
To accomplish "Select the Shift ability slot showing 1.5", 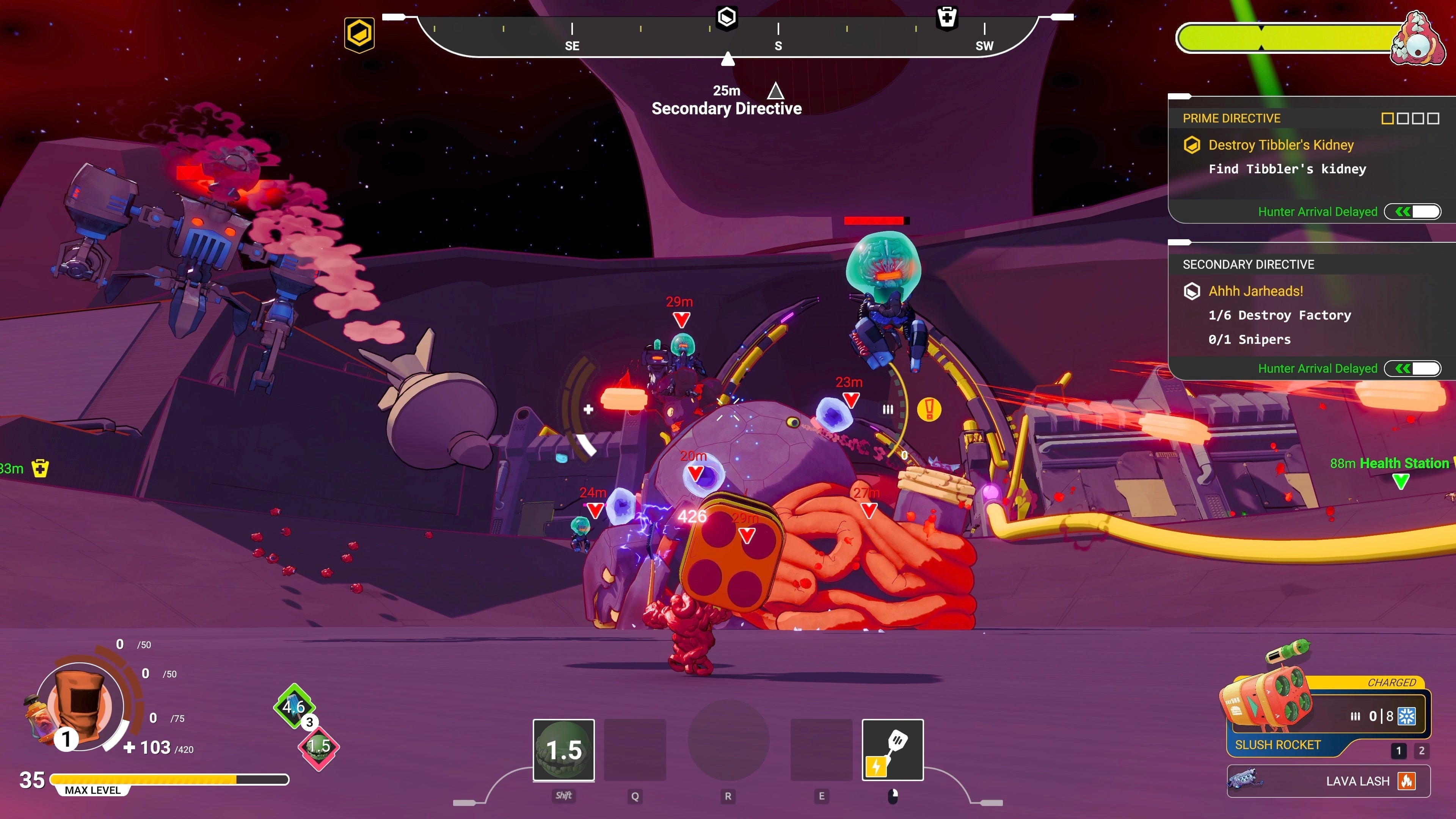I will pos(563,750).
